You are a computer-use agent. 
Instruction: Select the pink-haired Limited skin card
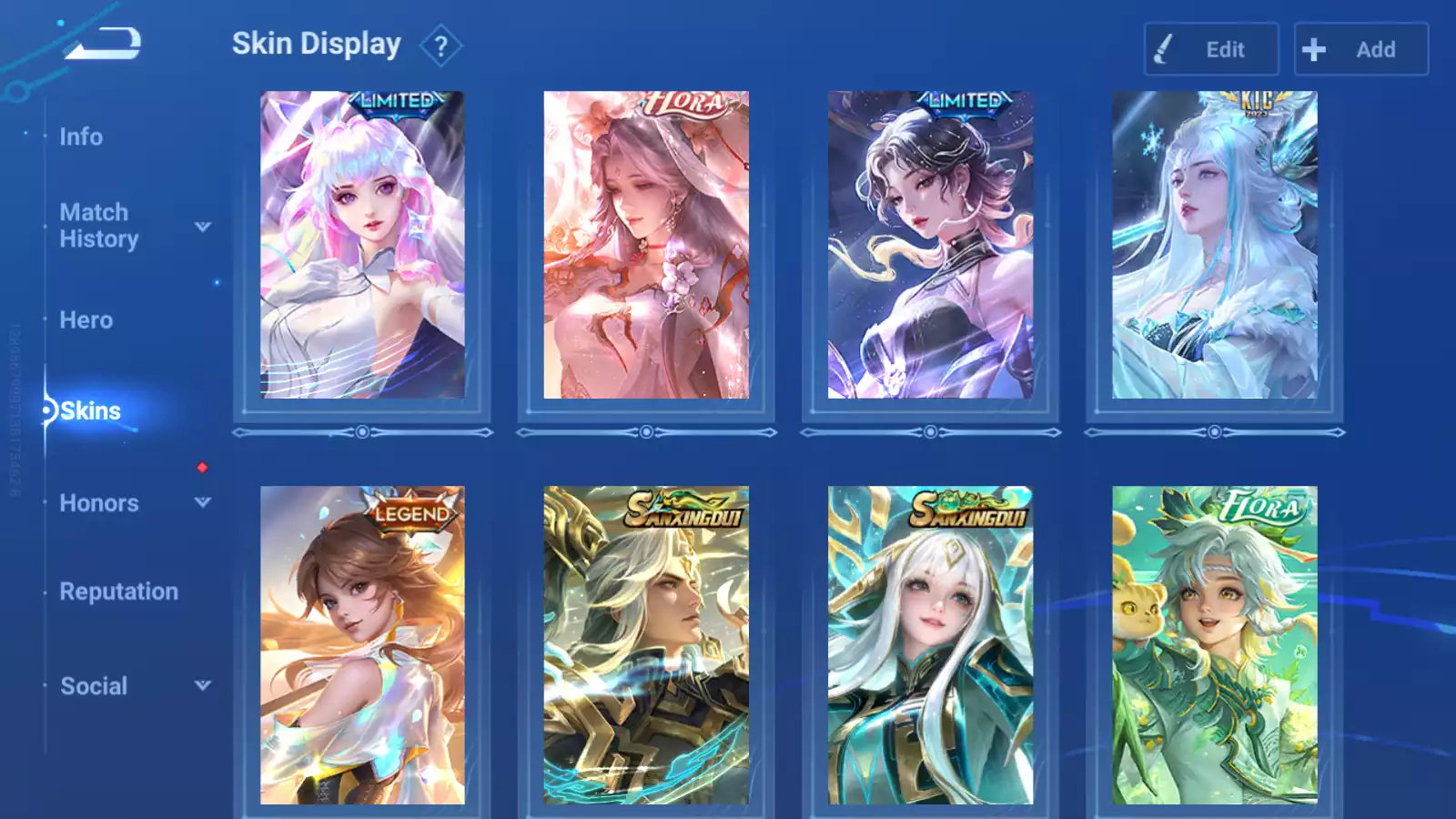[362, 245]
